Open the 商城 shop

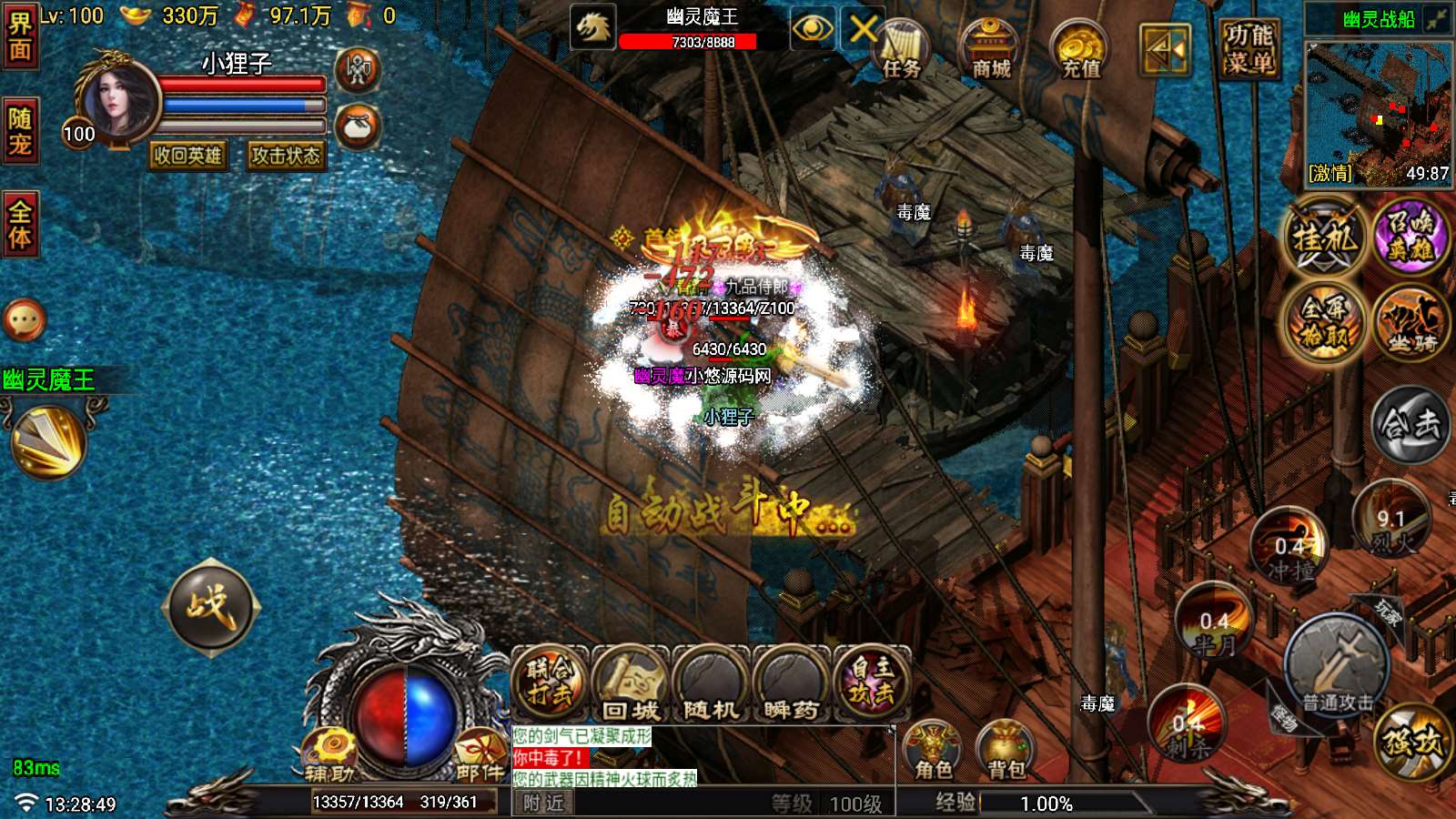click(991, 50)
